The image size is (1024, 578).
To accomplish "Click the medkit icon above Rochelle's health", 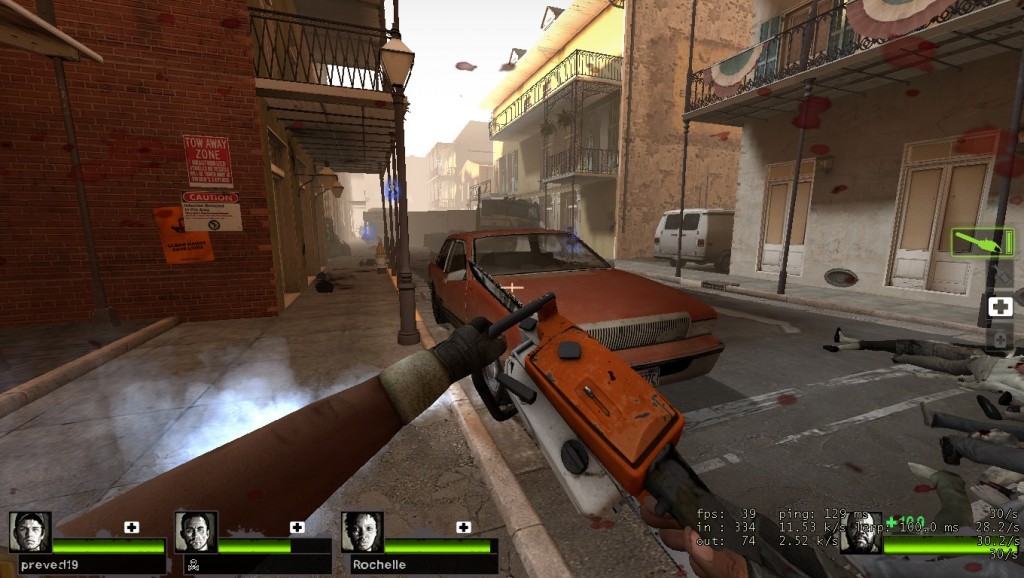I will point(464,526).
